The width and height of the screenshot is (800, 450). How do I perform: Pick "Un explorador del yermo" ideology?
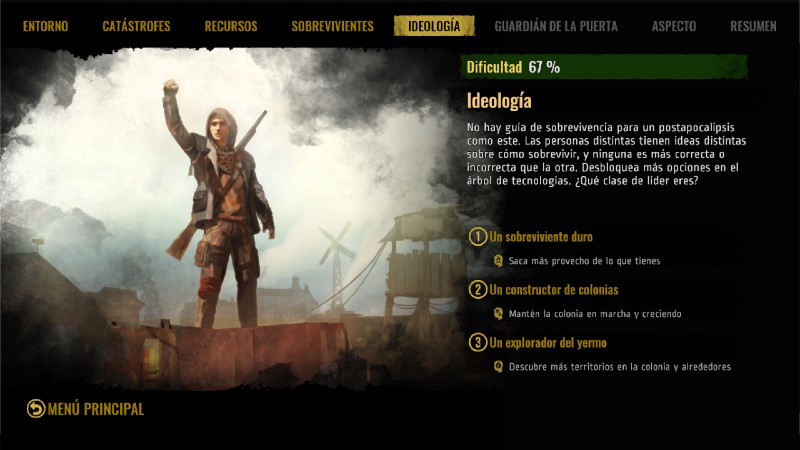coord(548,343)
